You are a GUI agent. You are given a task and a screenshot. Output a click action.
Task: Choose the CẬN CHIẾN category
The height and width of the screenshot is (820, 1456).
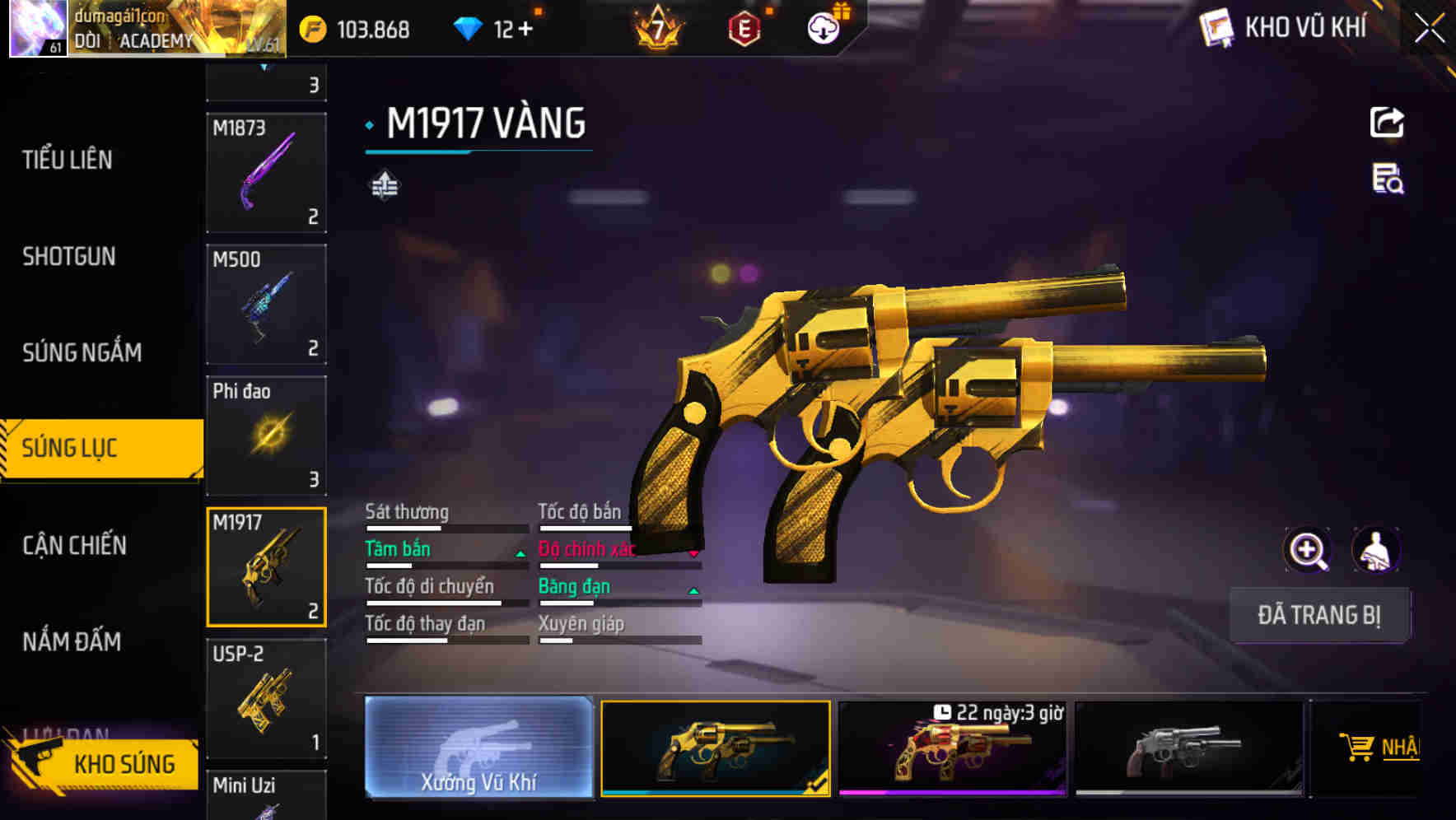coord(74,545)
